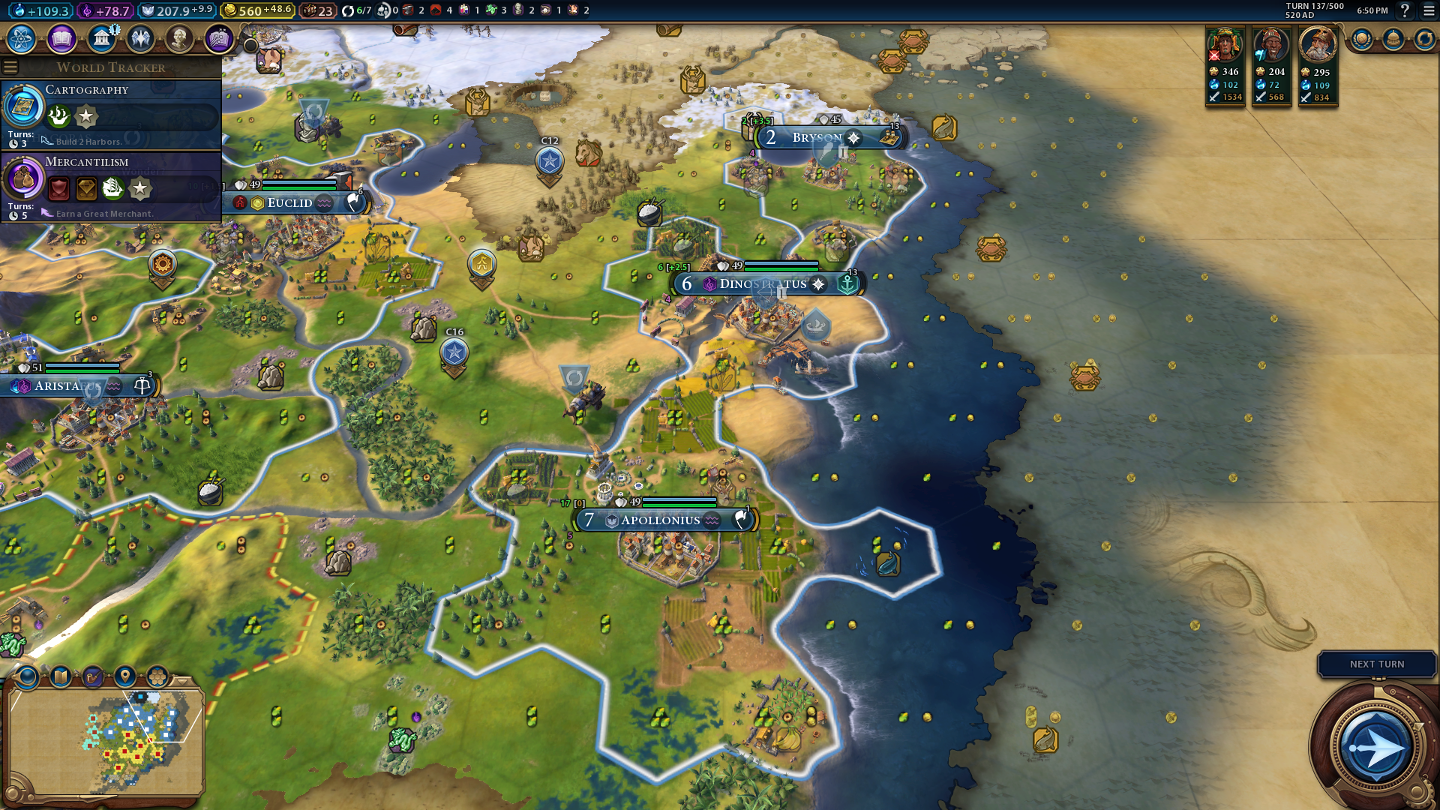The image size is (1440, 810).
Task: Toggle the World Tracker list menu
Action: coord(11,67)
